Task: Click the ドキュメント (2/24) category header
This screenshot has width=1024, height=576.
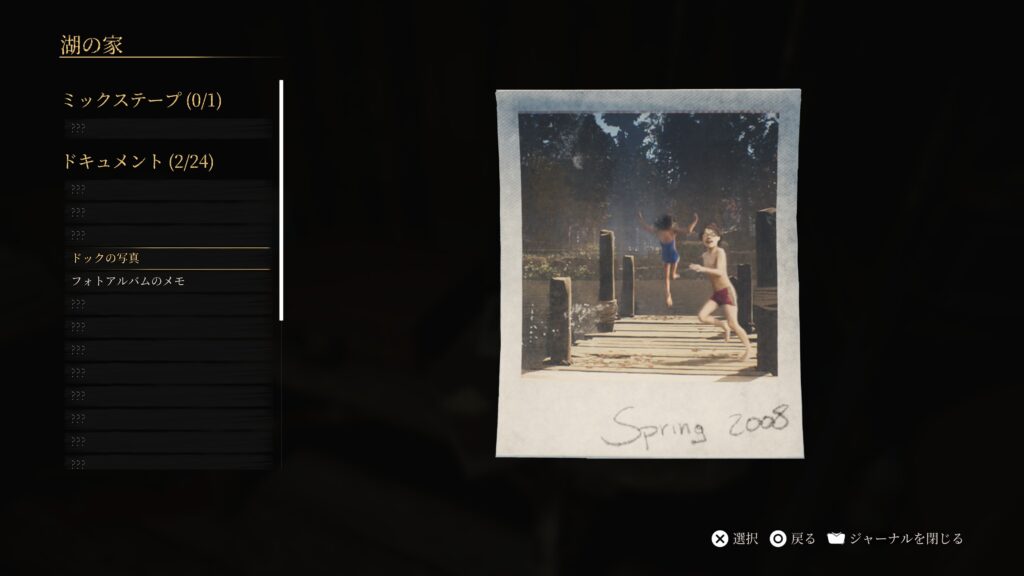Action: [x=138, y=161]
